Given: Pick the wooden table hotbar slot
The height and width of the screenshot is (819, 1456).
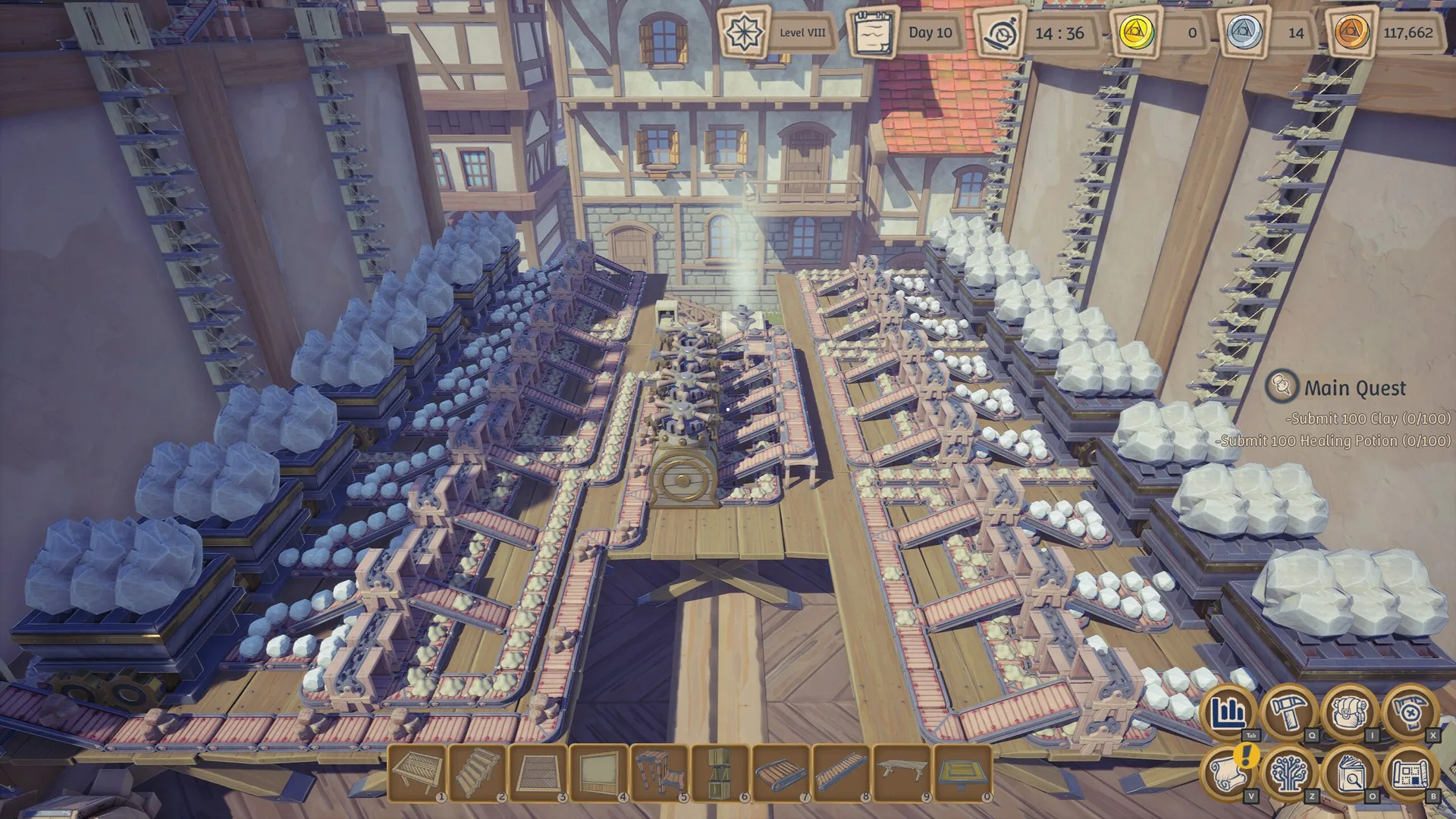Looking at the screenshot, I should 902,773.
